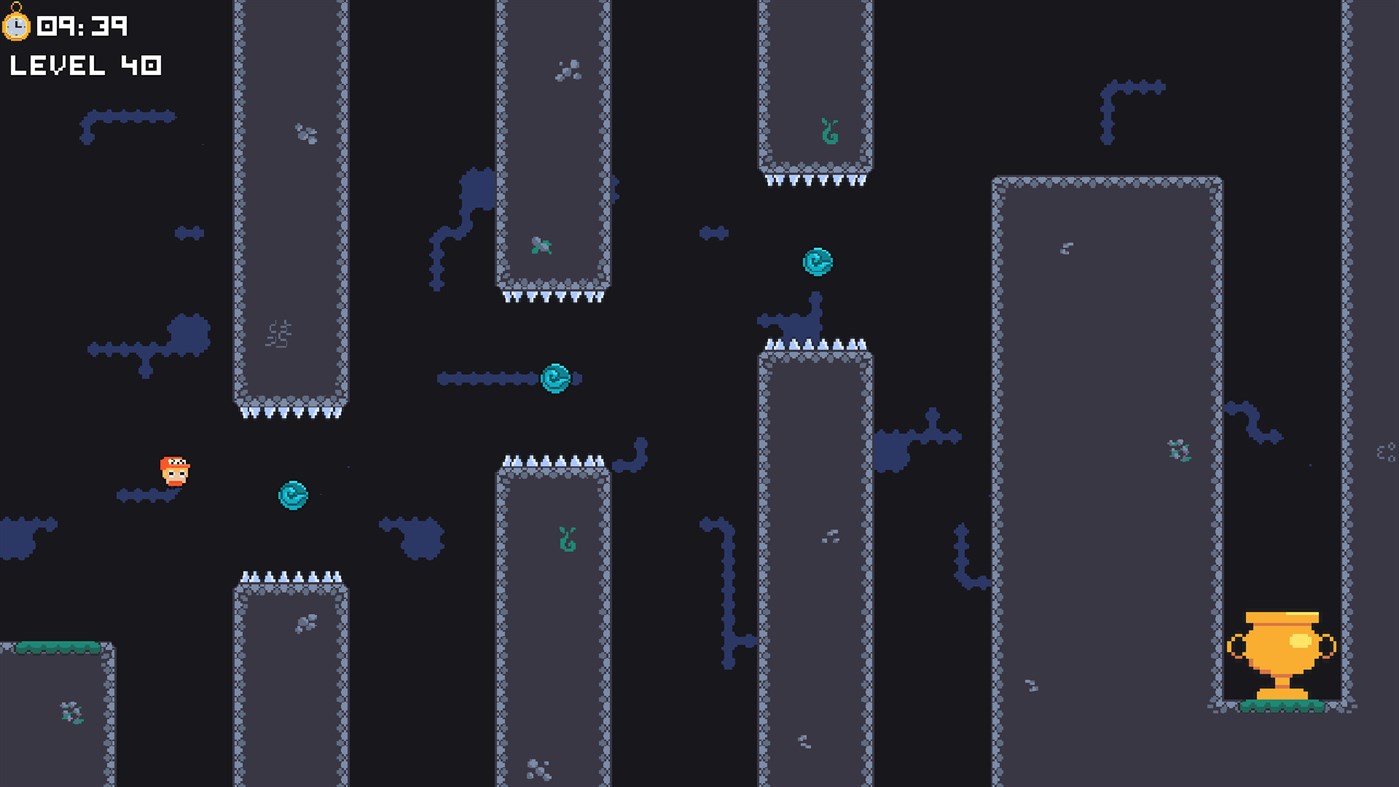Click the teal swirl orb near the player
This screenshot has width=1399, height=787.
pos(291,494)
